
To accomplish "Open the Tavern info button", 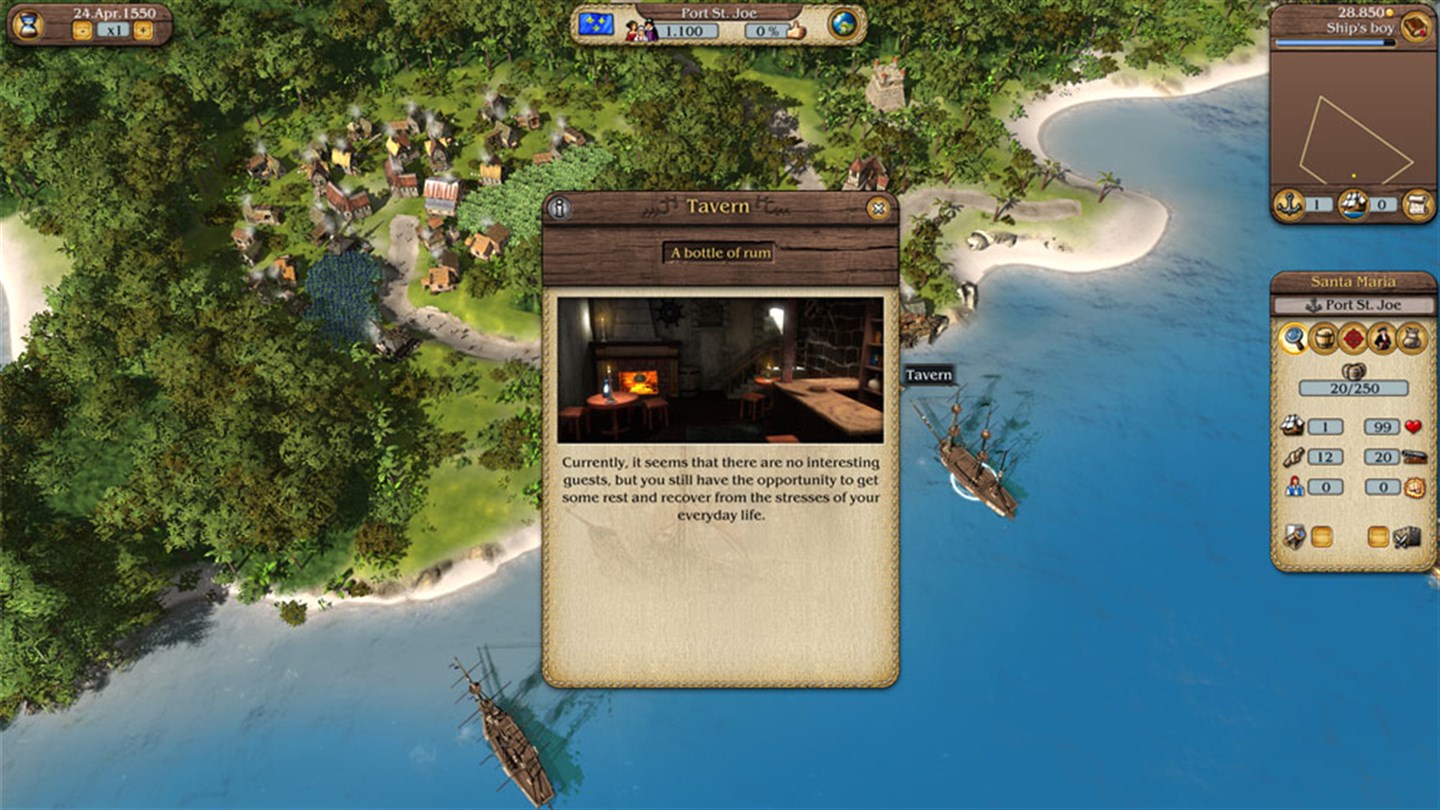I will 559,208.
